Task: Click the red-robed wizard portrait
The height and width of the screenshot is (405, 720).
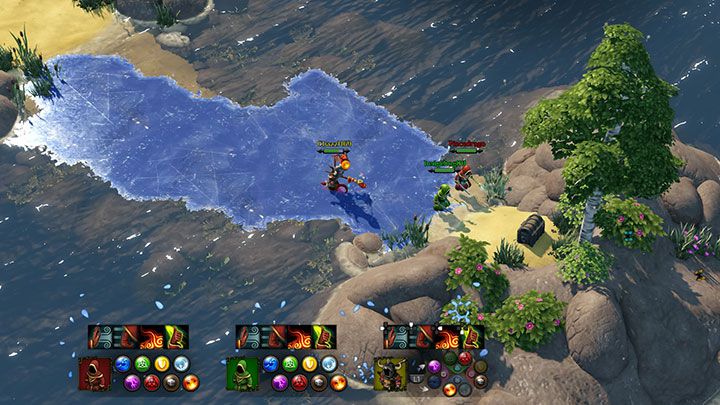Action: 95,373
